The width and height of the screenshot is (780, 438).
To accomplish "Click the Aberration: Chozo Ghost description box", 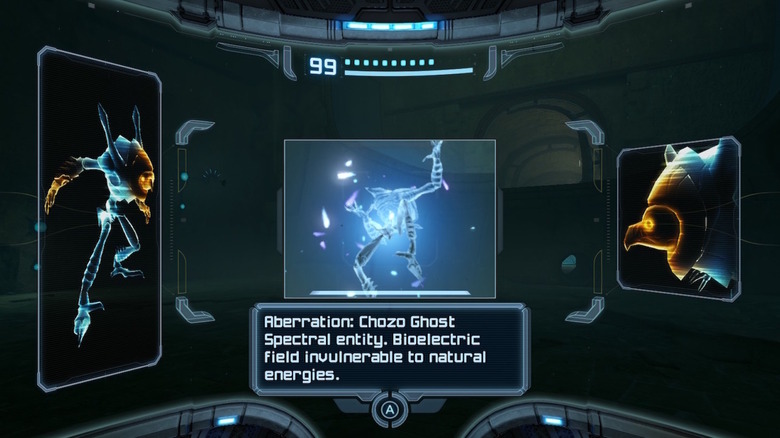I will coord(390,349).
